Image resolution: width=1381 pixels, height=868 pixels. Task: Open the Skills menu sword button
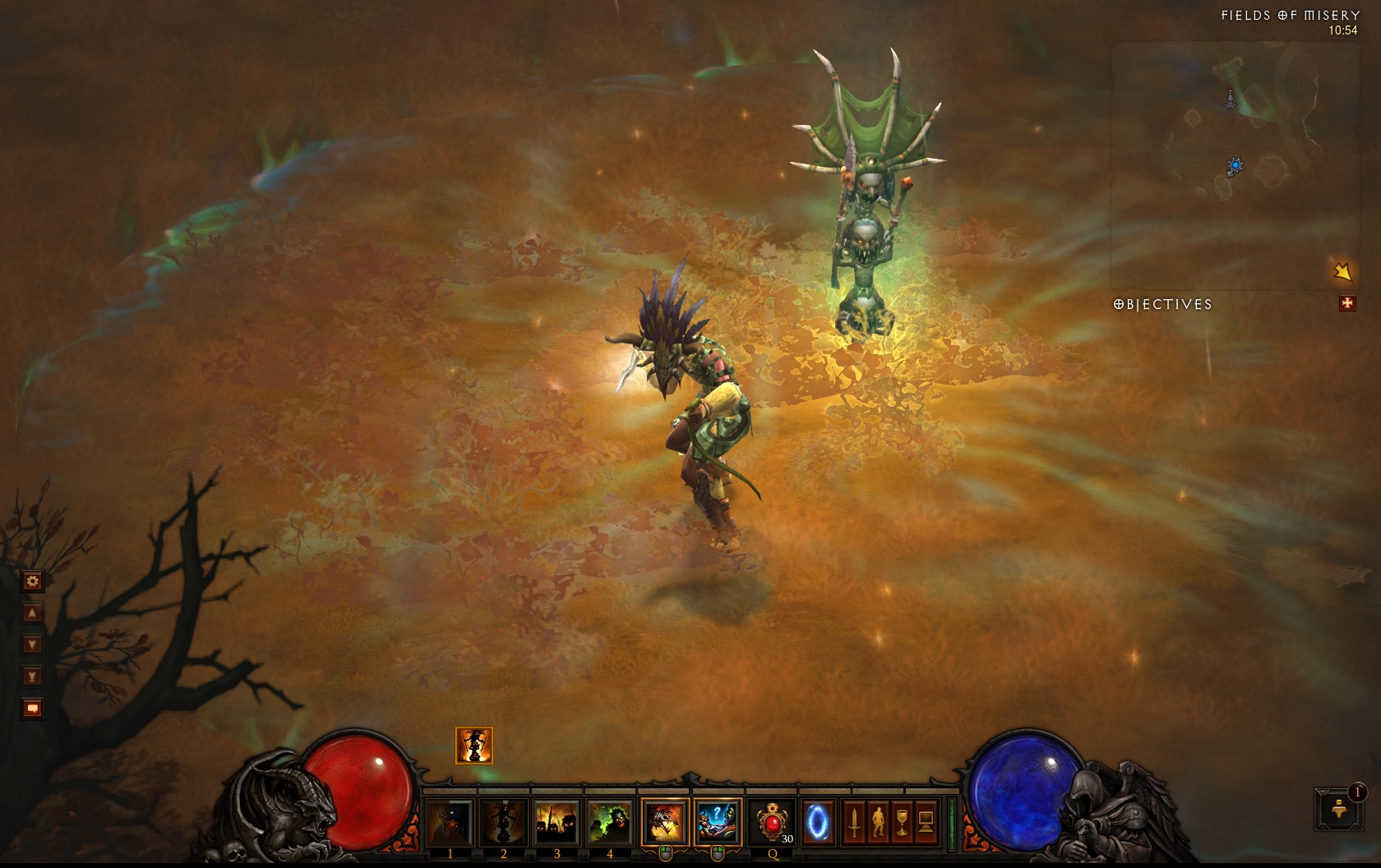[x=854, y=822]
